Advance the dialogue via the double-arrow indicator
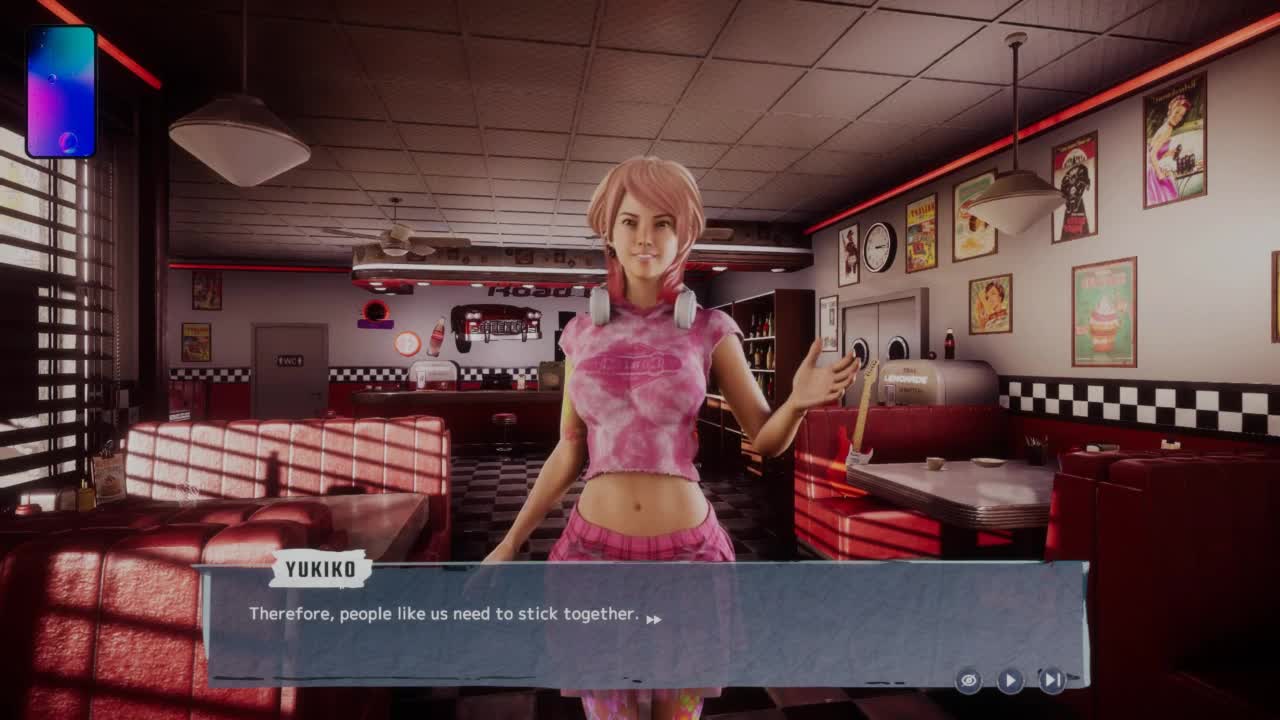 click(x=653, y=620)
